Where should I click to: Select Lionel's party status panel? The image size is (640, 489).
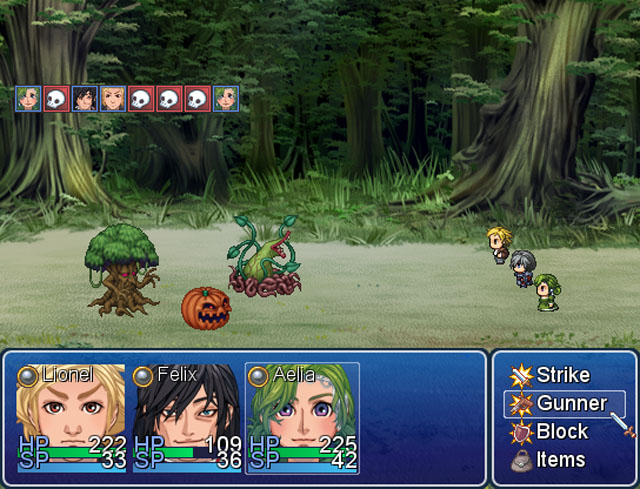pyautogui.click(x=71, y=418)
